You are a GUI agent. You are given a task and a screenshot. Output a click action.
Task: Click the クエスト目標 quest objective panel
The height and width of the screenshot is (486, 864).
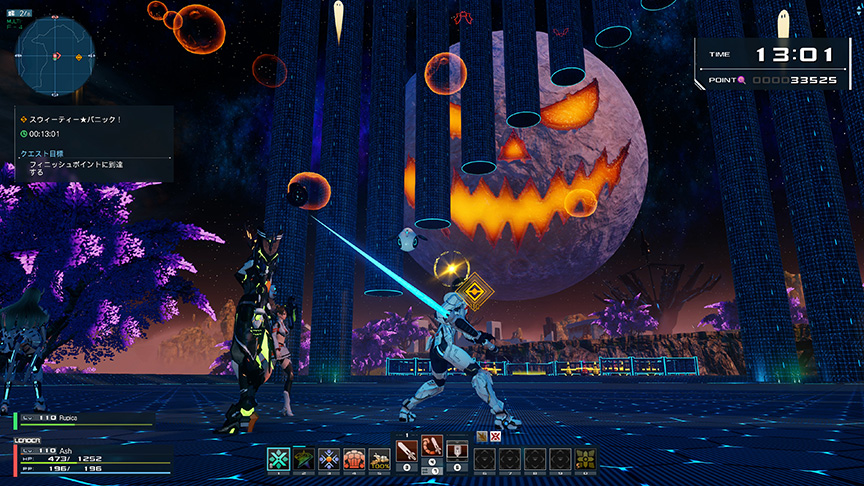click(60, 163)
